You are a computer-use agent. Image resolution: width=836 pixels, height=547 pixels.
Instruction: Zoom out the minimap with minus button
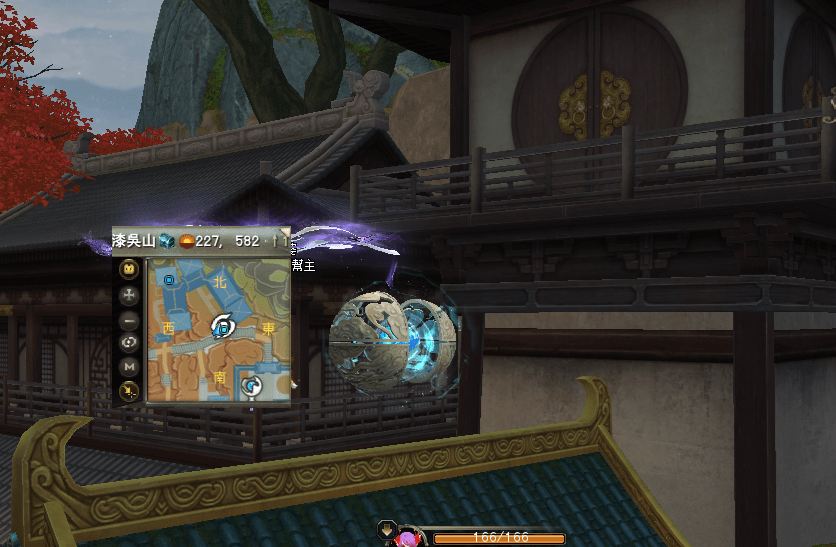click(x=129, y=320)
